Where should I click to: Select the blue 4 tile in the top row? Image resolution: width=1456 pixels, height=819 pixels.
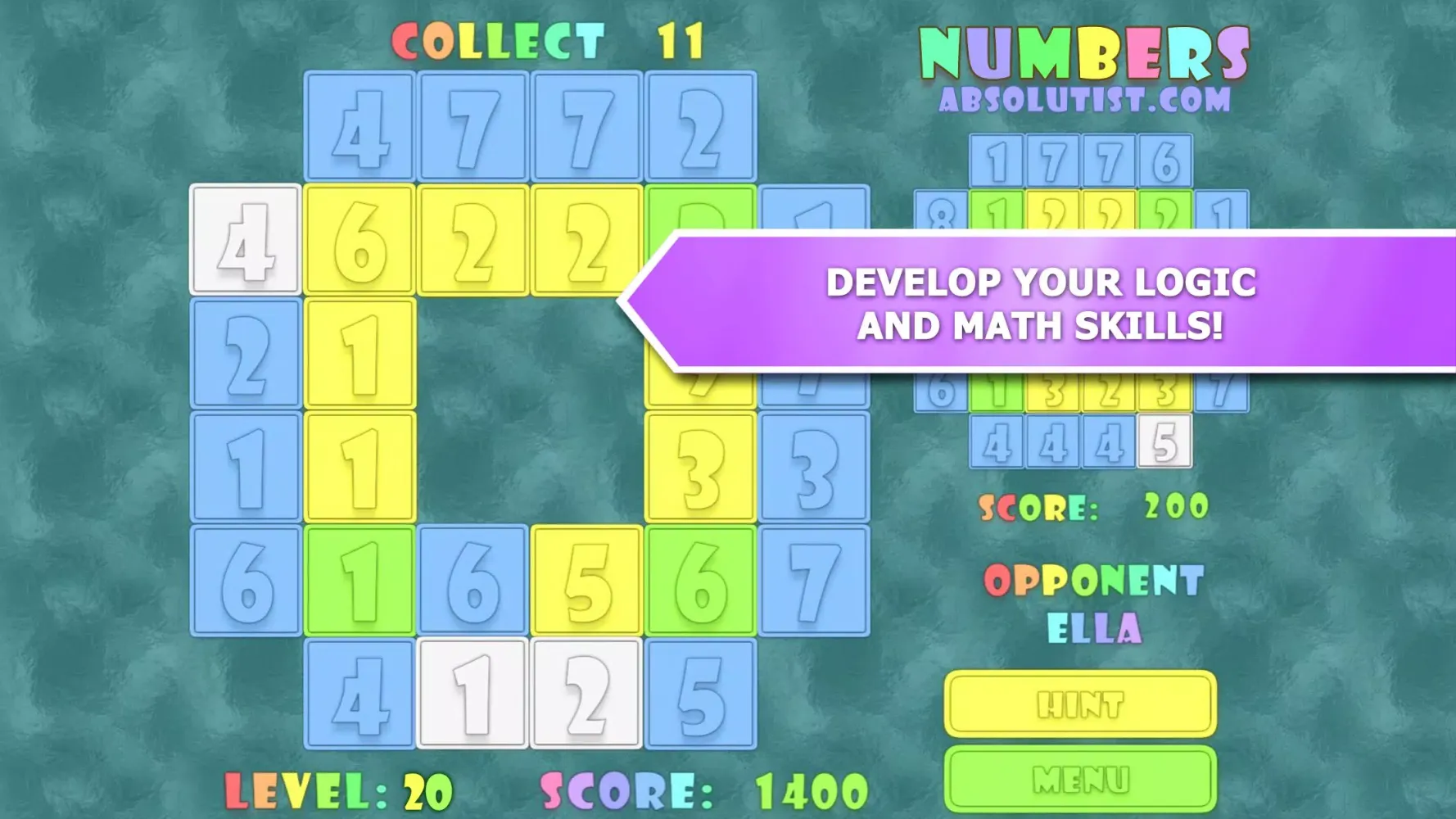pyautogui.click(x=358, y=127)
